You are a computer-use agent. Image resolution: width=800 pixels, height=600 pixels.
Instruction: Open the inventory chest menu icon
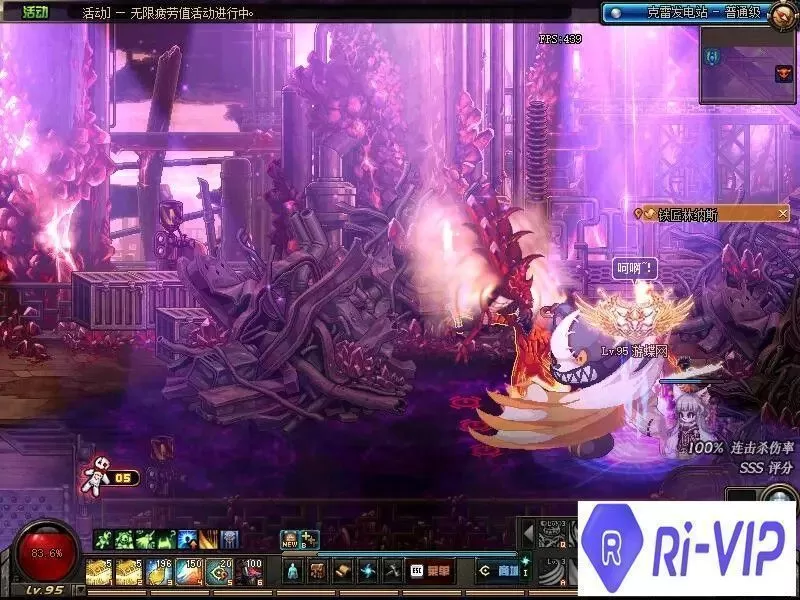[x=317, y=571]
